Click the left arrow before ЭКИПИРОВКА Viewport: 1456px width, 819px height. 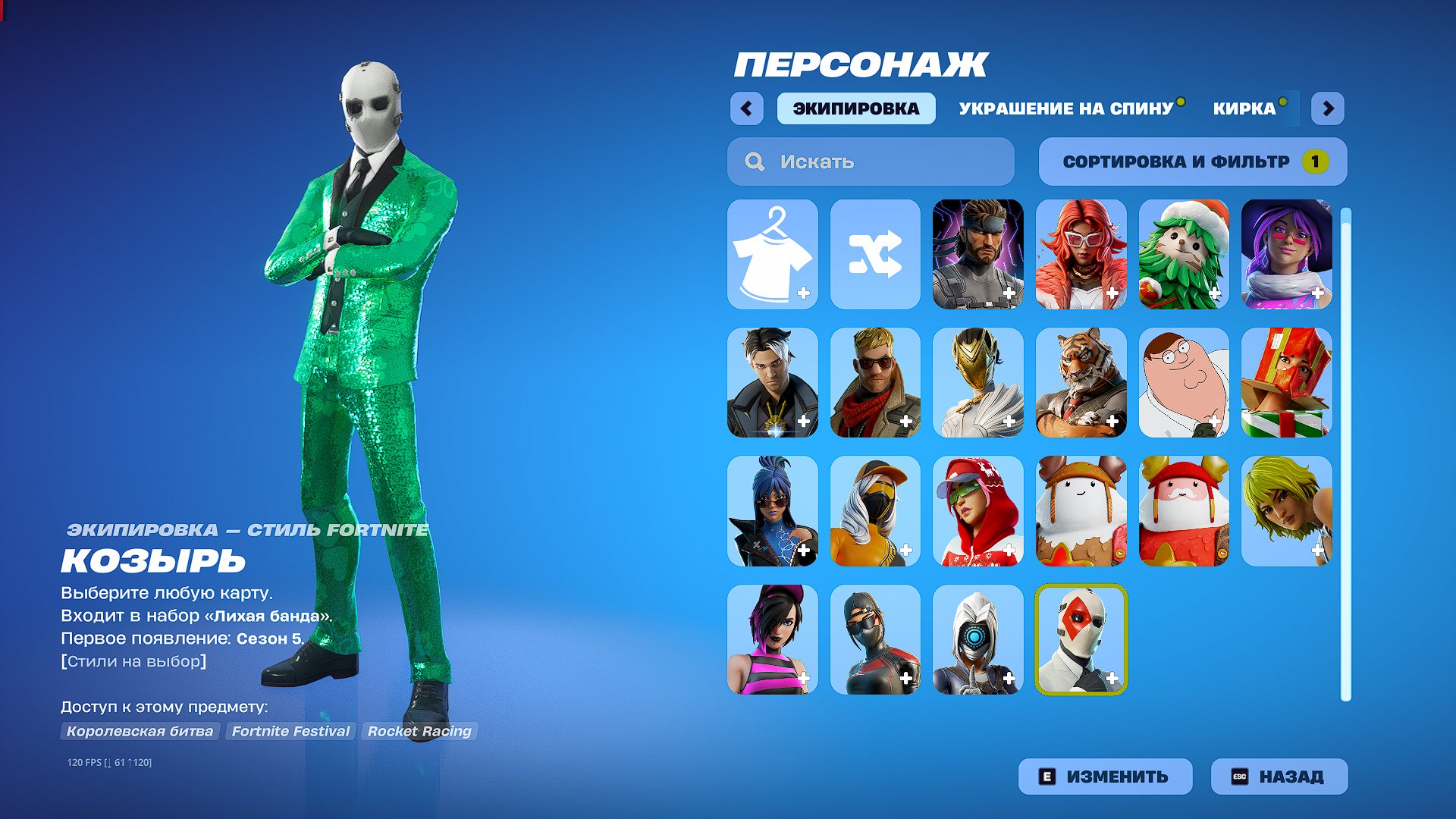point(747,109)
